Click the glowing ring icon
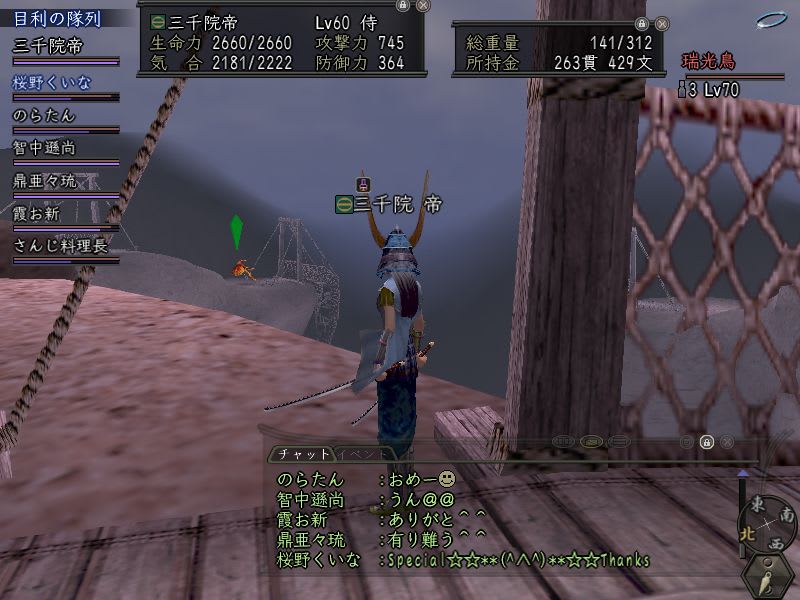Viewport: 800px width, 600px height. [771, 20]
